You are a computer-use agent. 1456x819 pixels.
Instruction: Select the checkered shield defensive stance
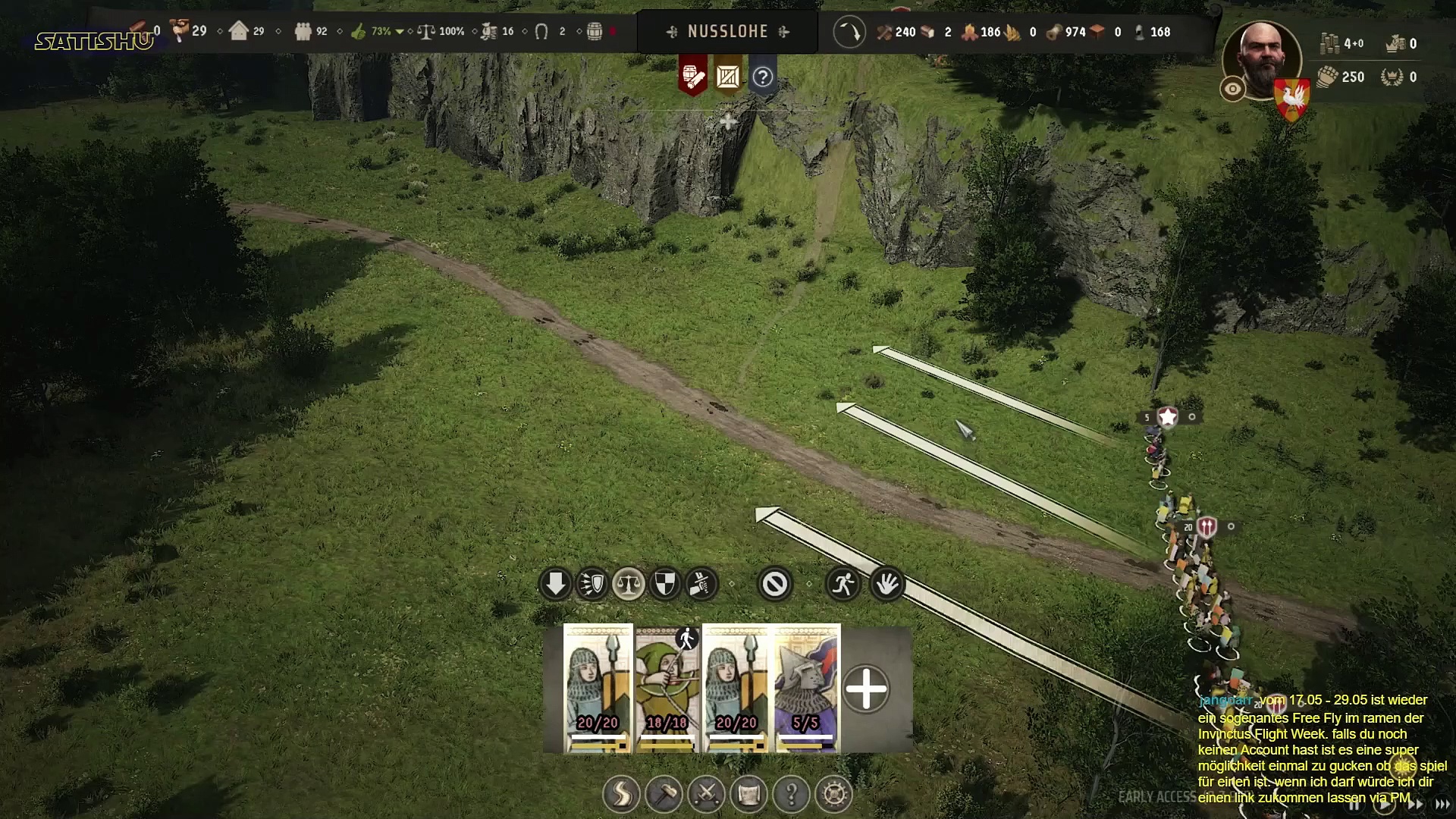point(665,585)
